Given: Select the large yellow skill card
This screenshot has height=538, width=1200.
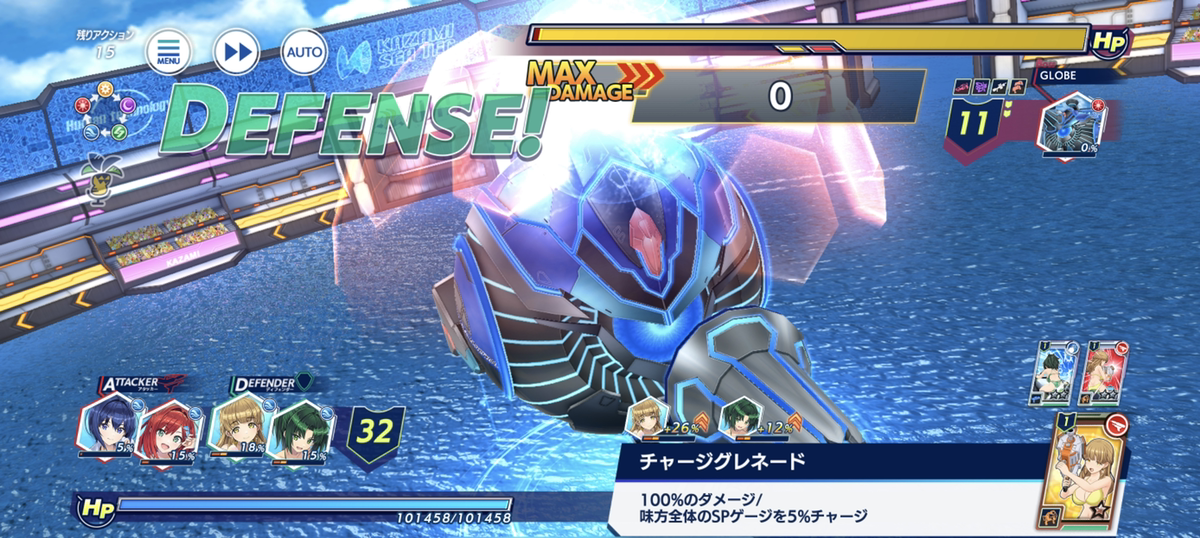Looking at the screenshot, I should [x=1093, y=468].
